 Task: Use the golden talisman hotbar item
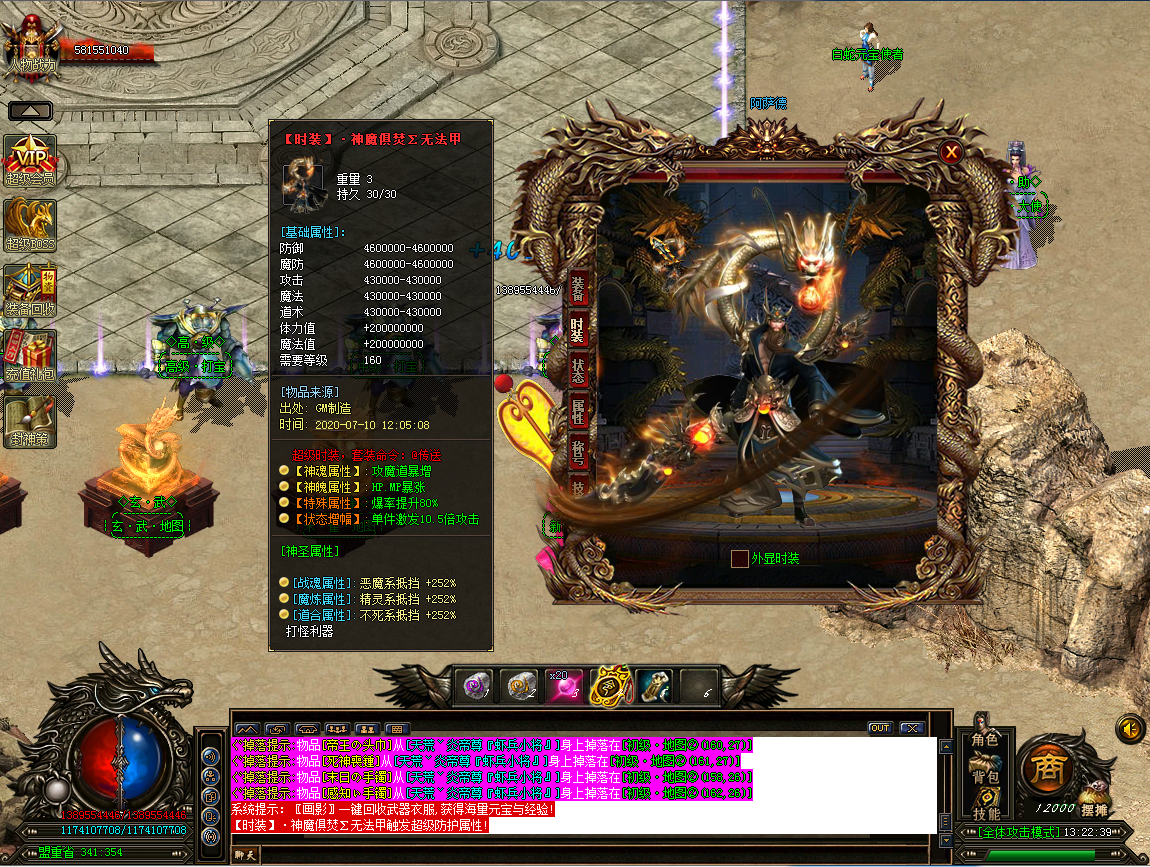click(608, 686)
